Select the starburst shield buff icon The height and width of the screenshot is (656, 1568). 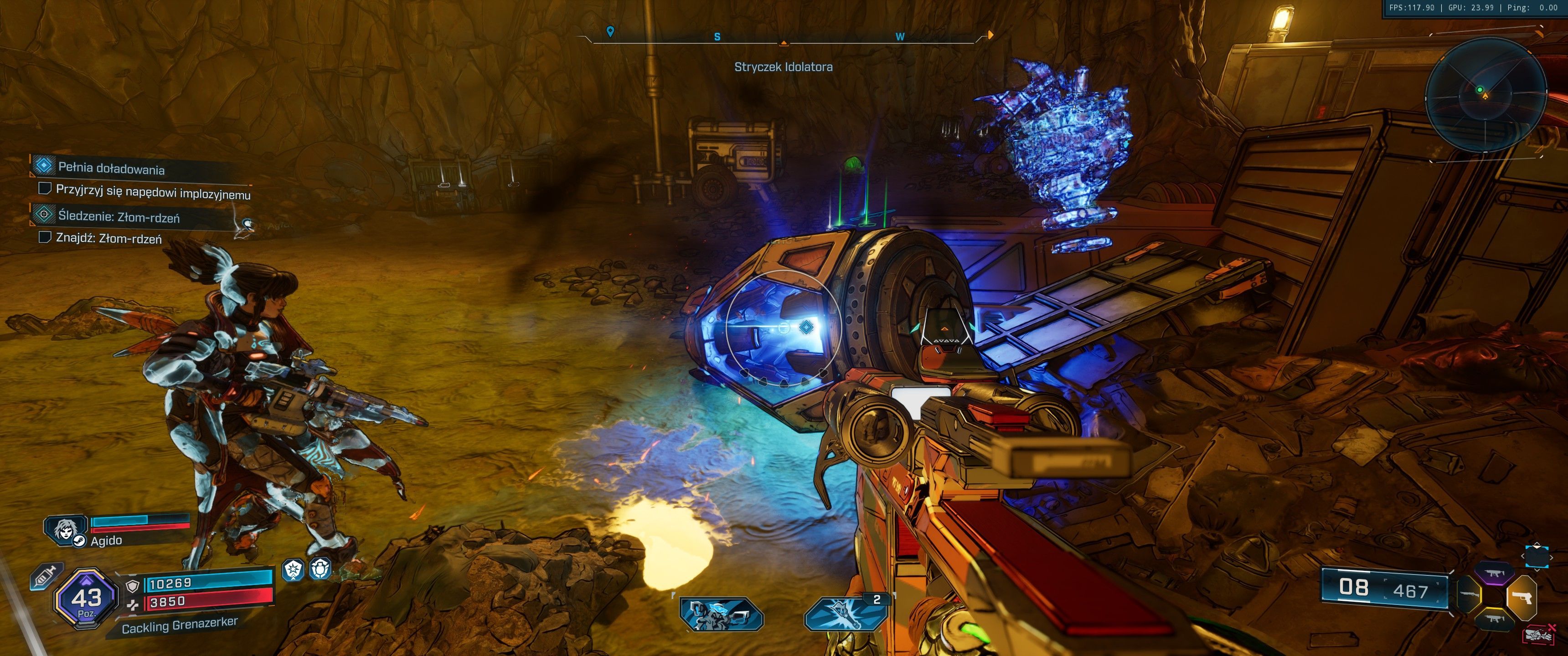pyautogui.click(x=294, y=570)
